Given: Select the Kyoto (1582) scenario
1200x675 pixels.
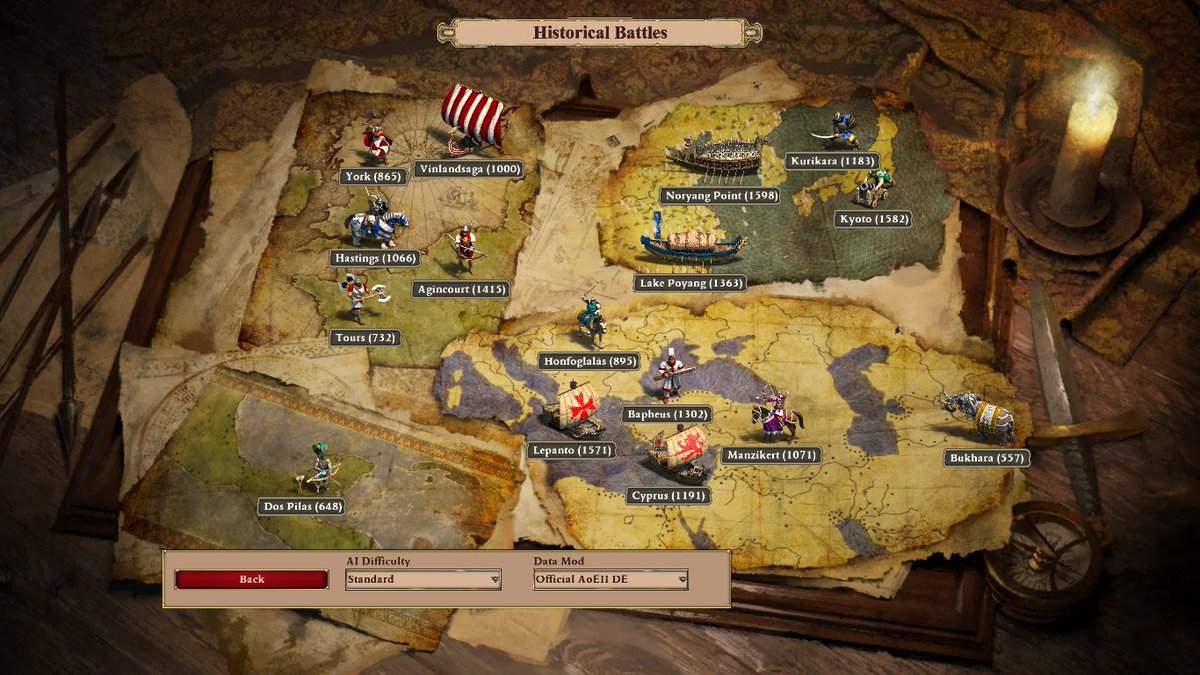Looking at the screenshot, I should pos(872,219).
